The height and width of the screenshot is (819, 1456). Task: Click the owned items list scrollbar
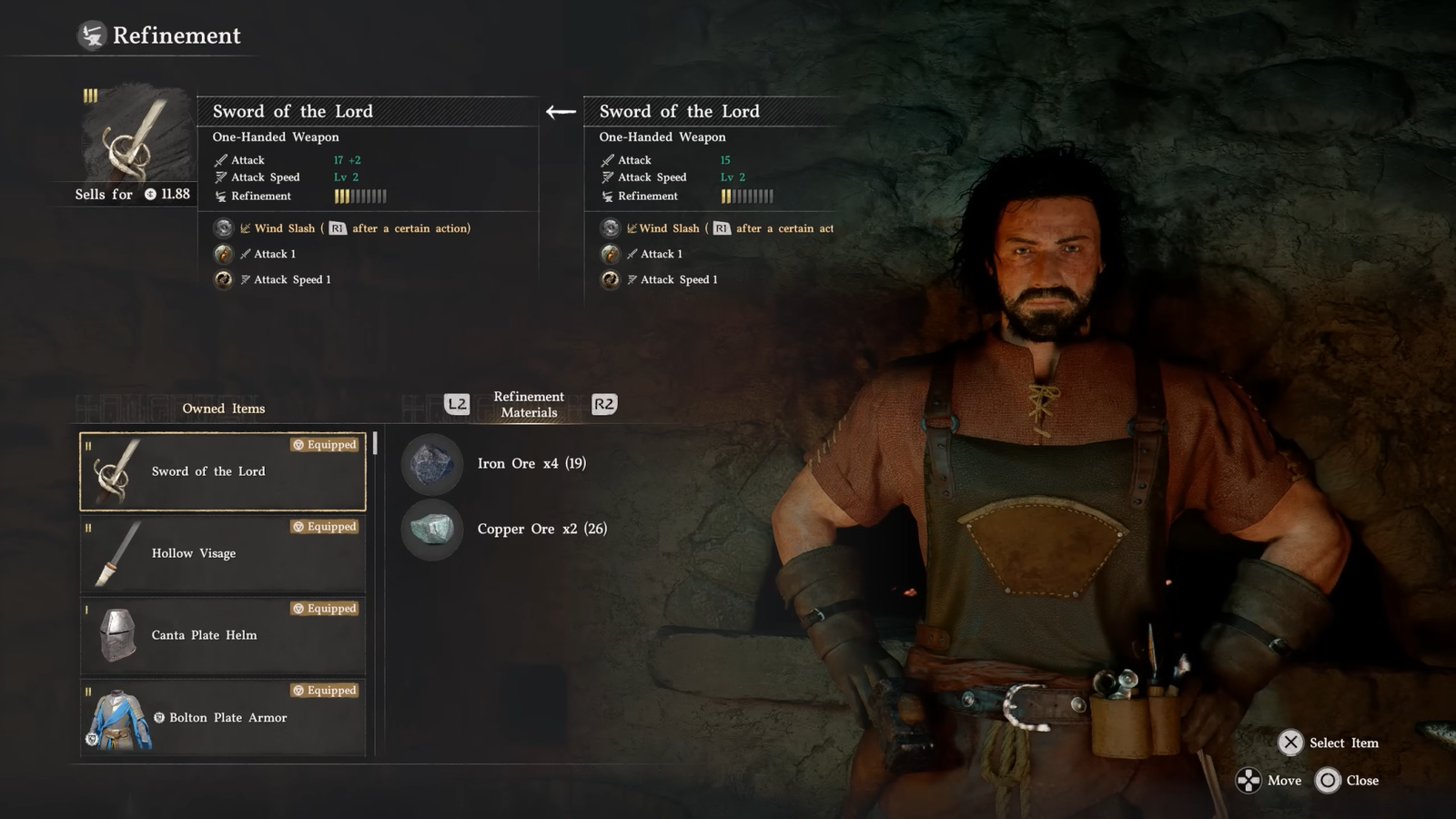pos(375,443)
